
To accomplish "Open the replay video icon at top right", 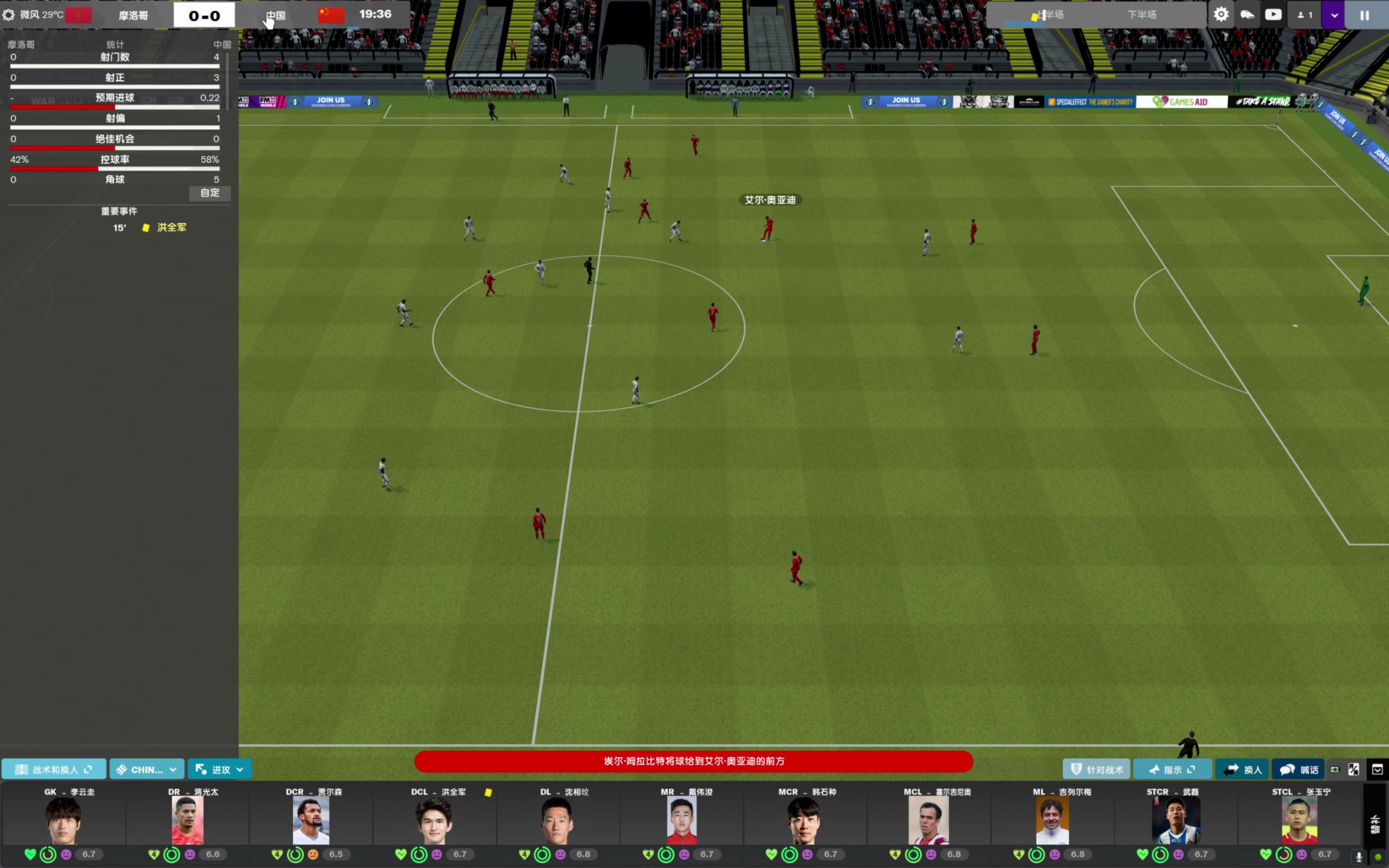I will tap(1274, 14).
